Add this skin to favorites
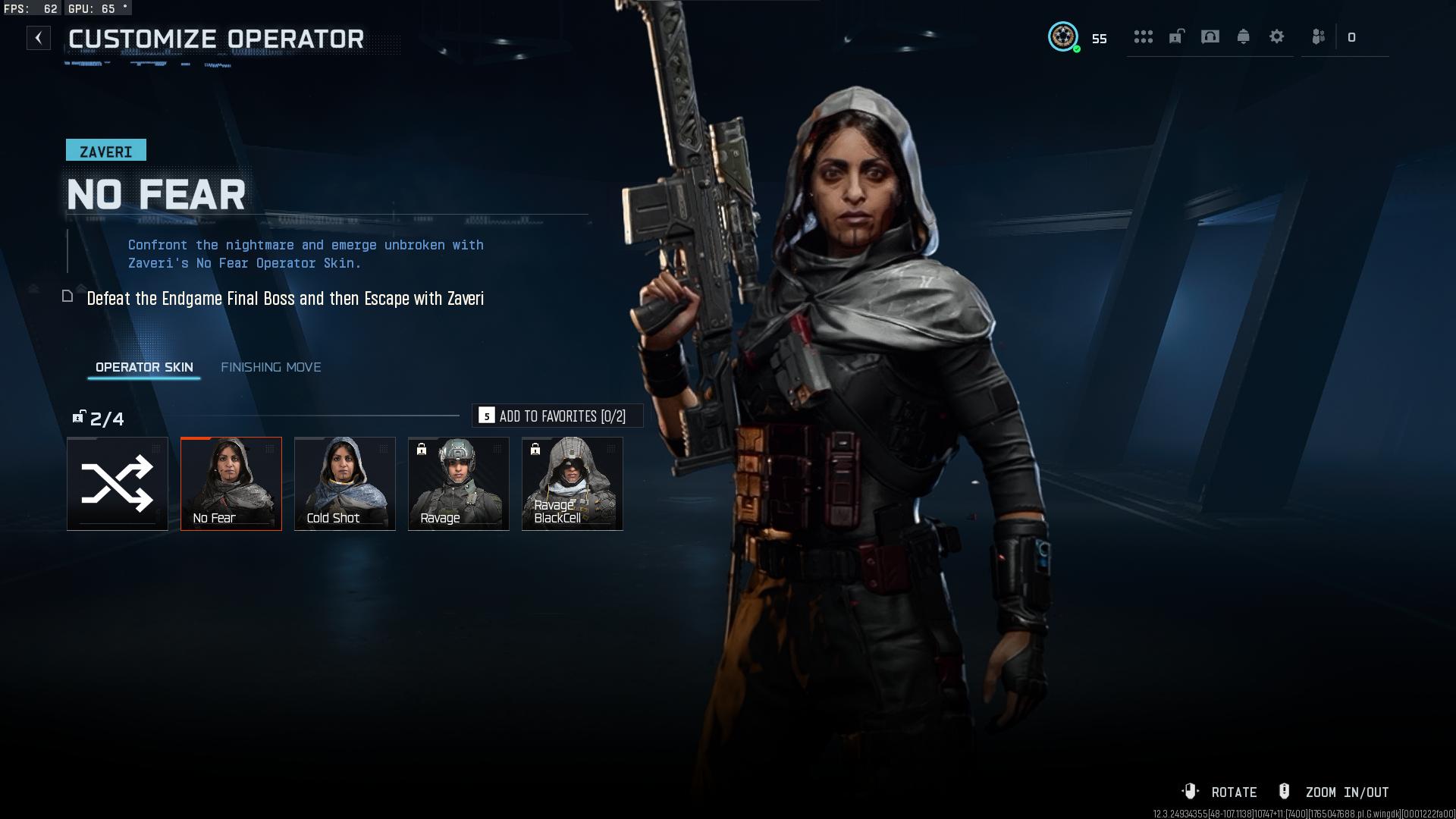 (x=557, y=416)
